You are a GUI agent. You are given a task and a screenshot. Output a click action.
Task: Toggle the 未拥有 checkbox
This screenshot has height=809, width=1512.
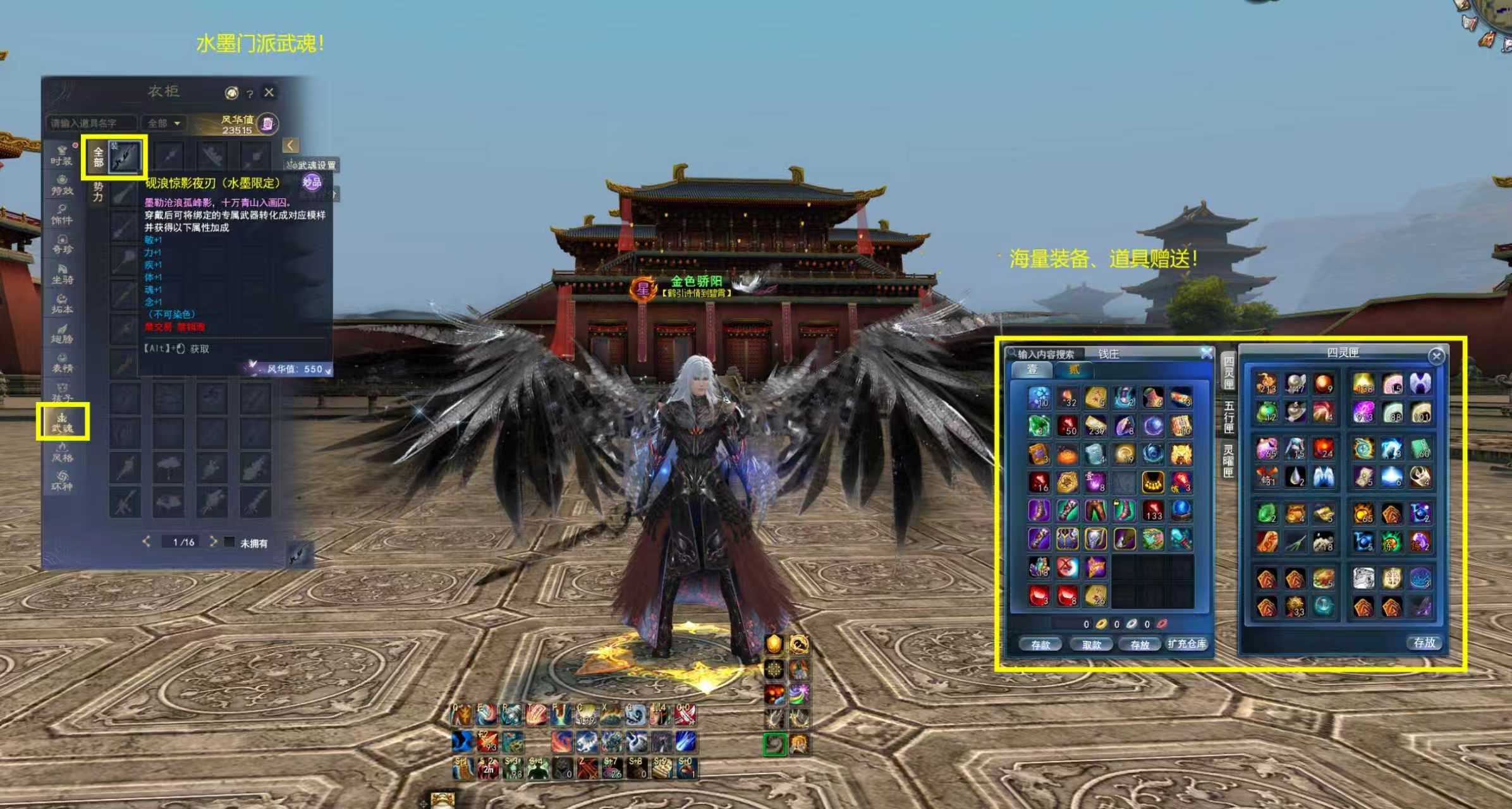click(x=229, y=542)
